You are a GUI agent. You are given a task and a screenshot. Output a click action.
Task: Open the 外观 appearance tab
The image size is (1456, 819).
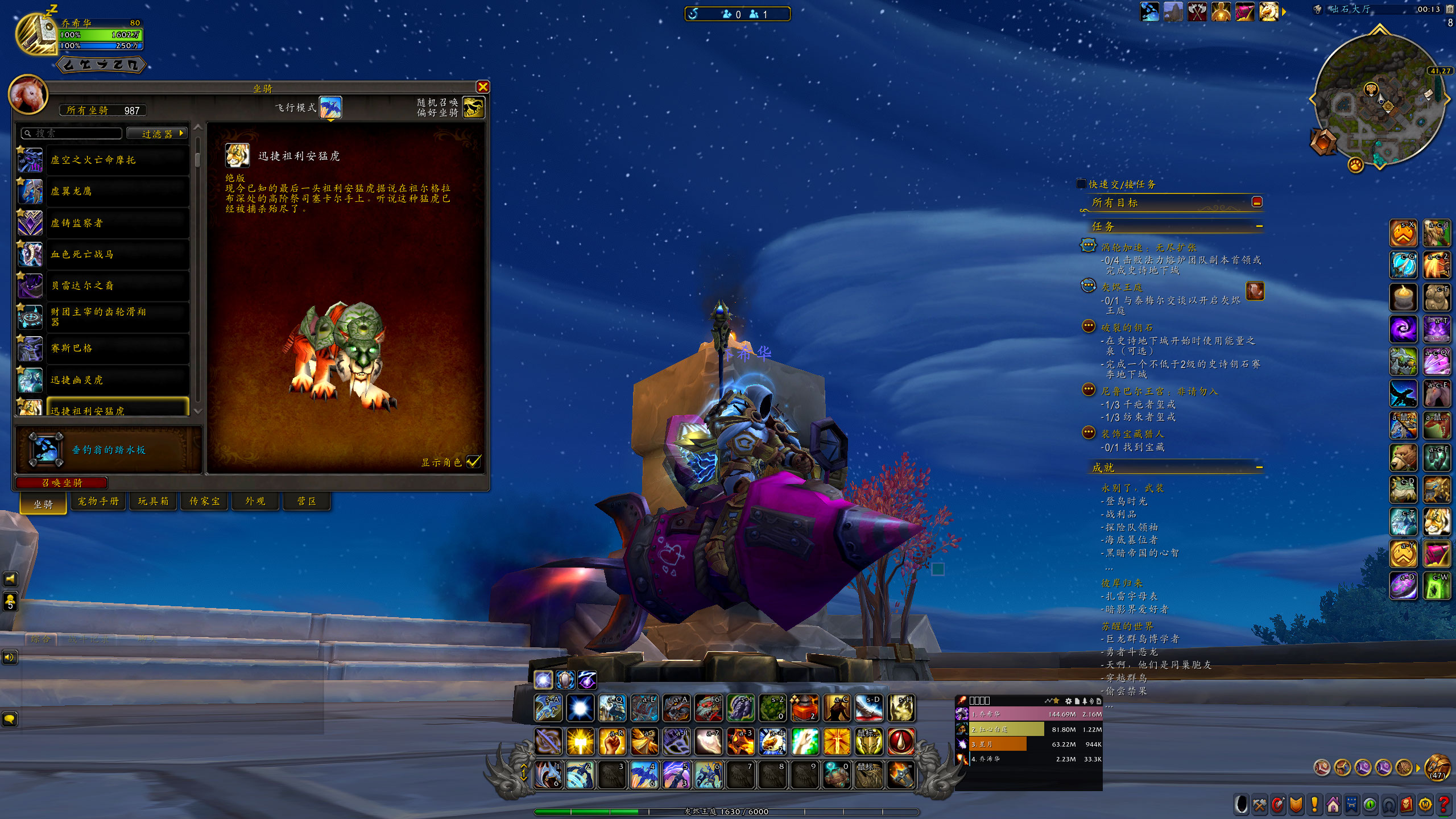coord(255,501)
